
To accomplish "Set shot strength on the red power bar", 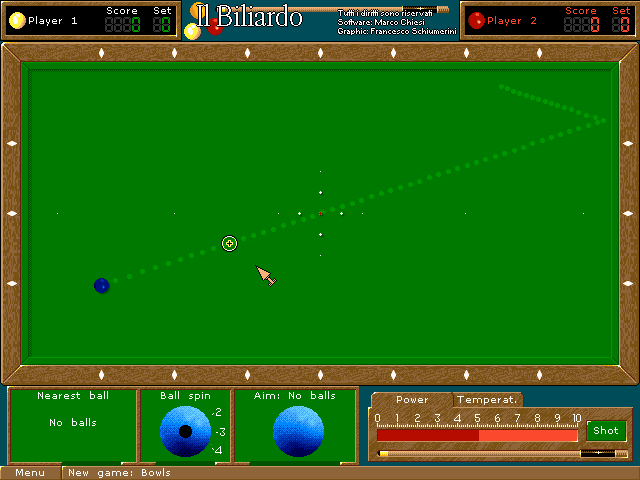I will click(x=477, y=435).
